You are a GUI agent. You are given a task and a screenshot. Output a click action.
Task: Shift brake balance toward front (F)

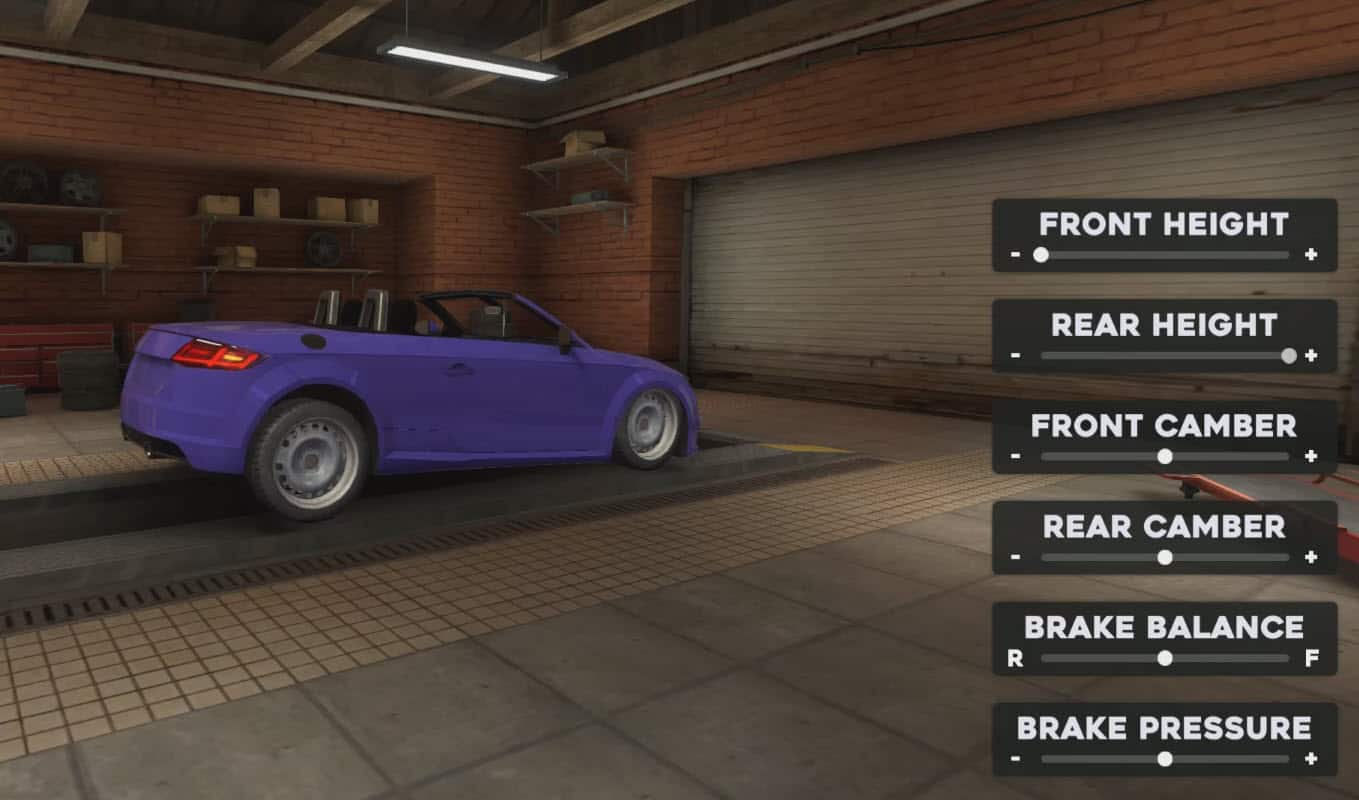click(1312, 659)
